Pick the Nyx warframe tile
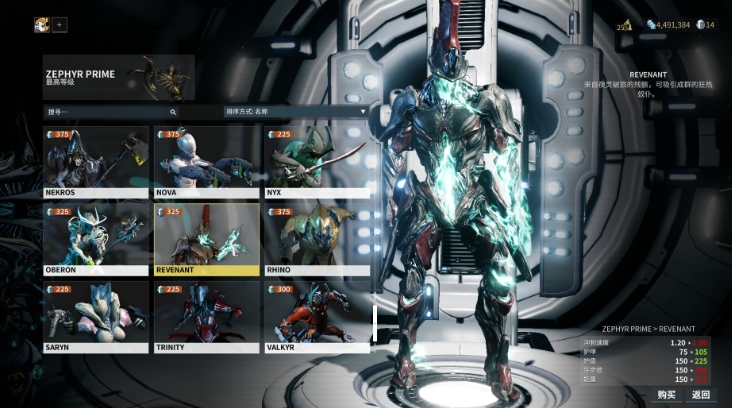 (x=316, y=161)
